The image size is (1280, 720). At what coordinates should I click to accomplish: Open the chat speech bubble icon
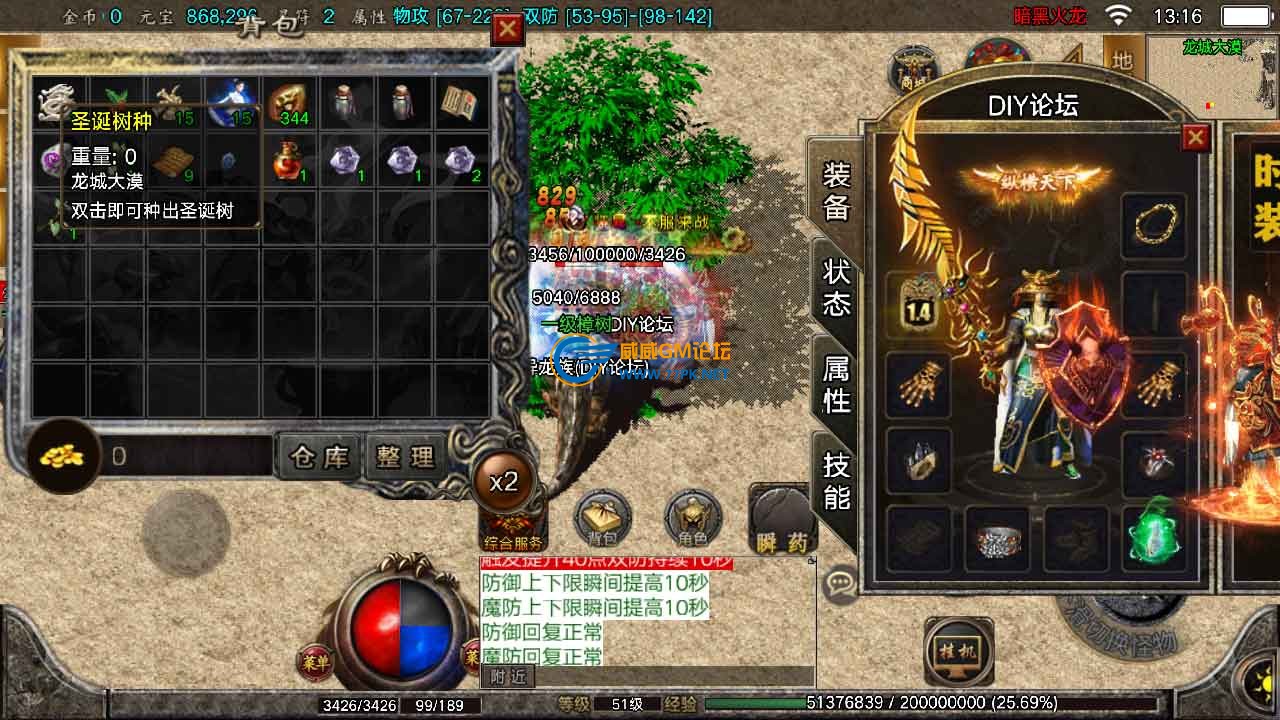point(841,582)
